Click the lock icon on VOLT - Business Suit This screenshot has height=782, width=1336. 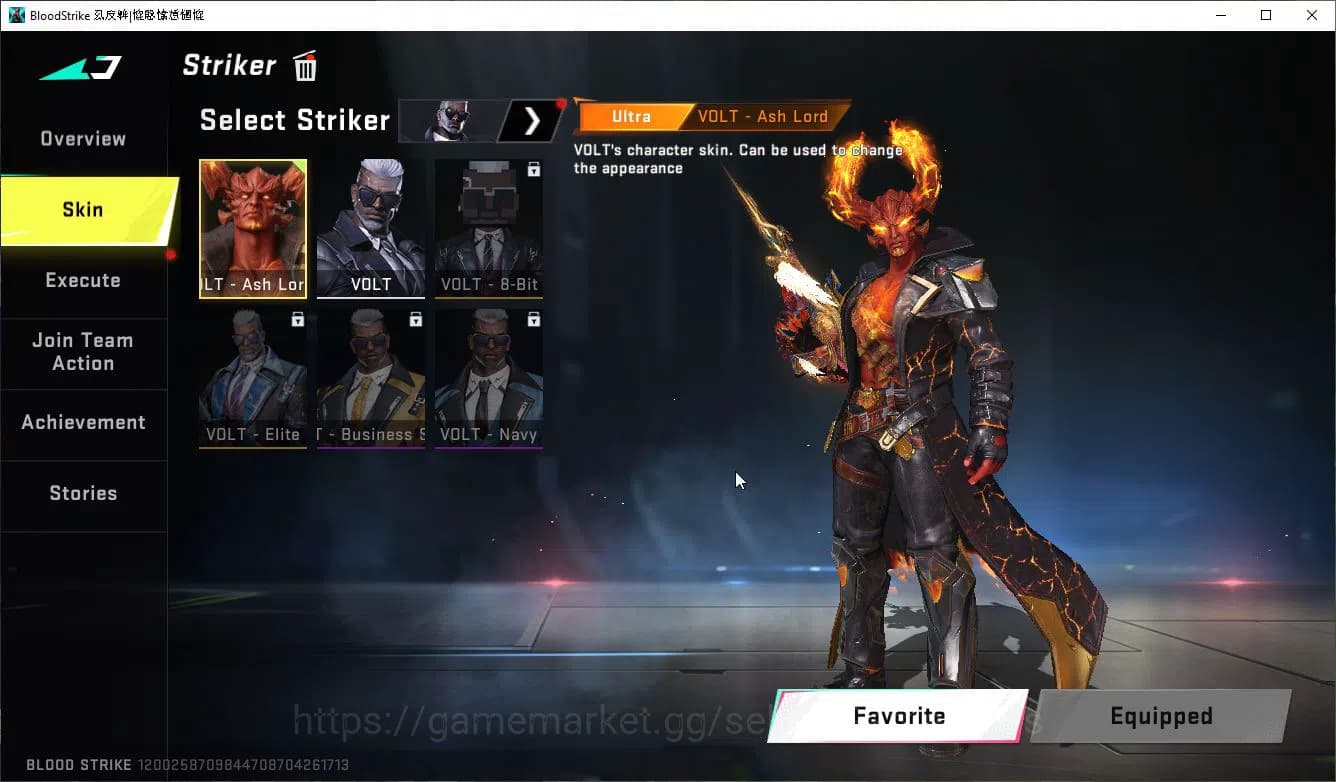click(x=414, y=319)
